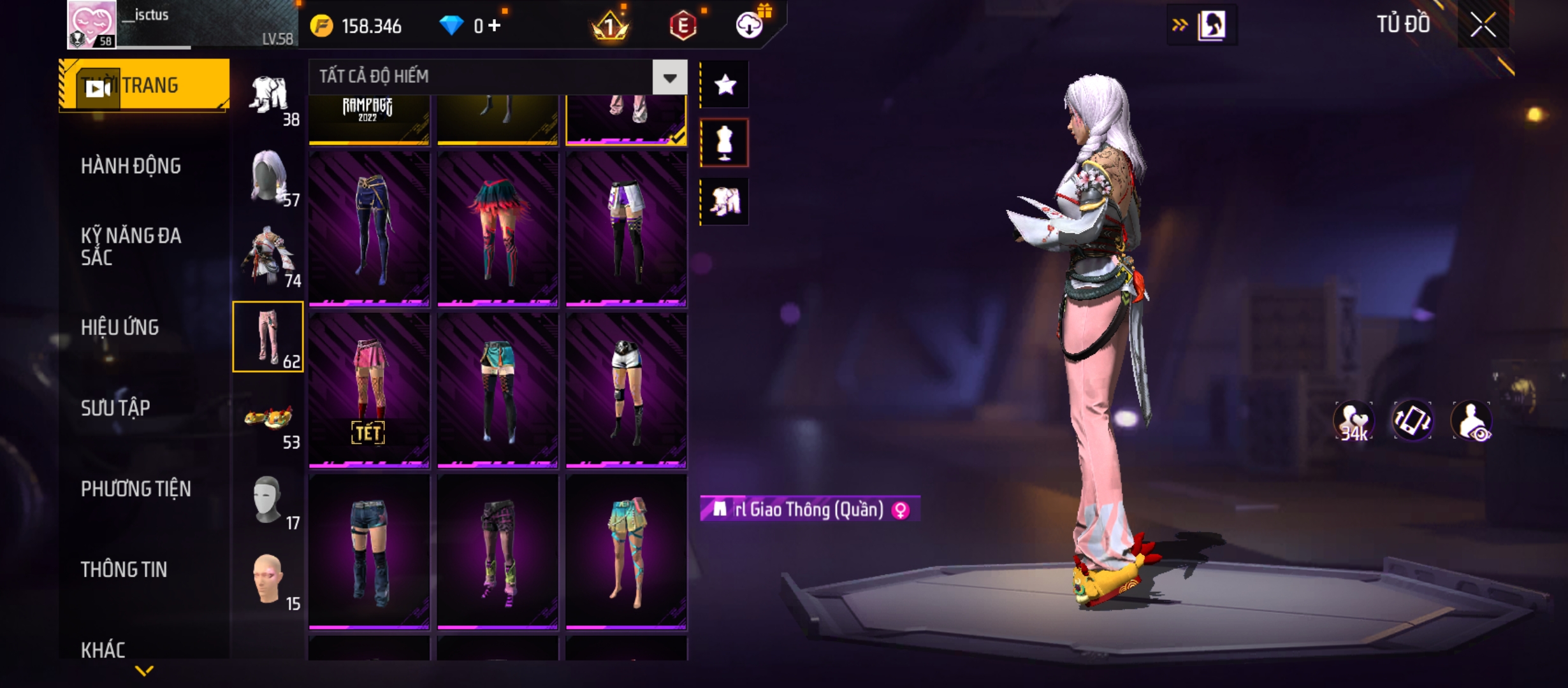The width and height of the screenshot is (1568, 688).
Task: Open the player profile avatar
Action: tap(92, 24)
